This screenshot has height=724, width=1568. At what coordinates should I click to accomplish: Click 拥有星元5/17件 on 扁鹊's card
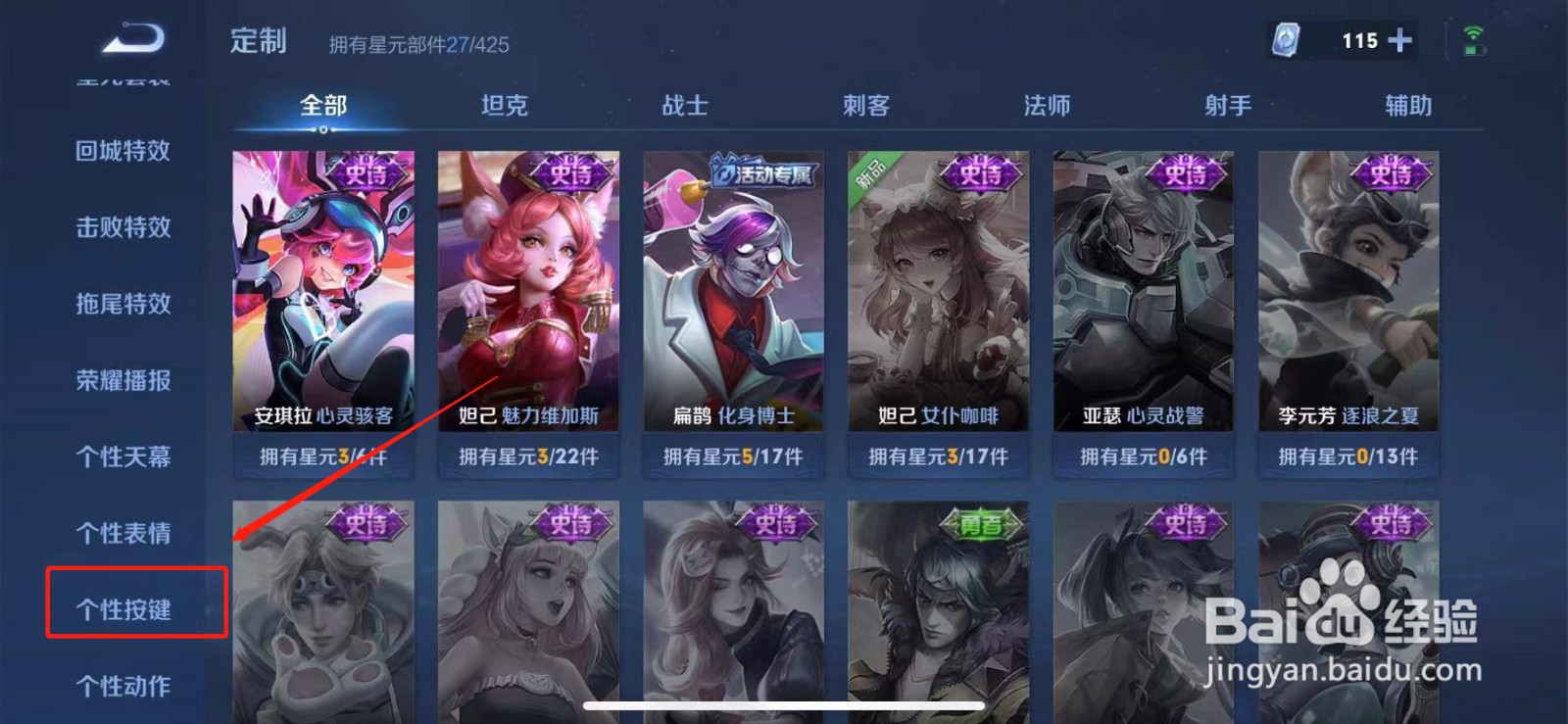coord(732,456)
